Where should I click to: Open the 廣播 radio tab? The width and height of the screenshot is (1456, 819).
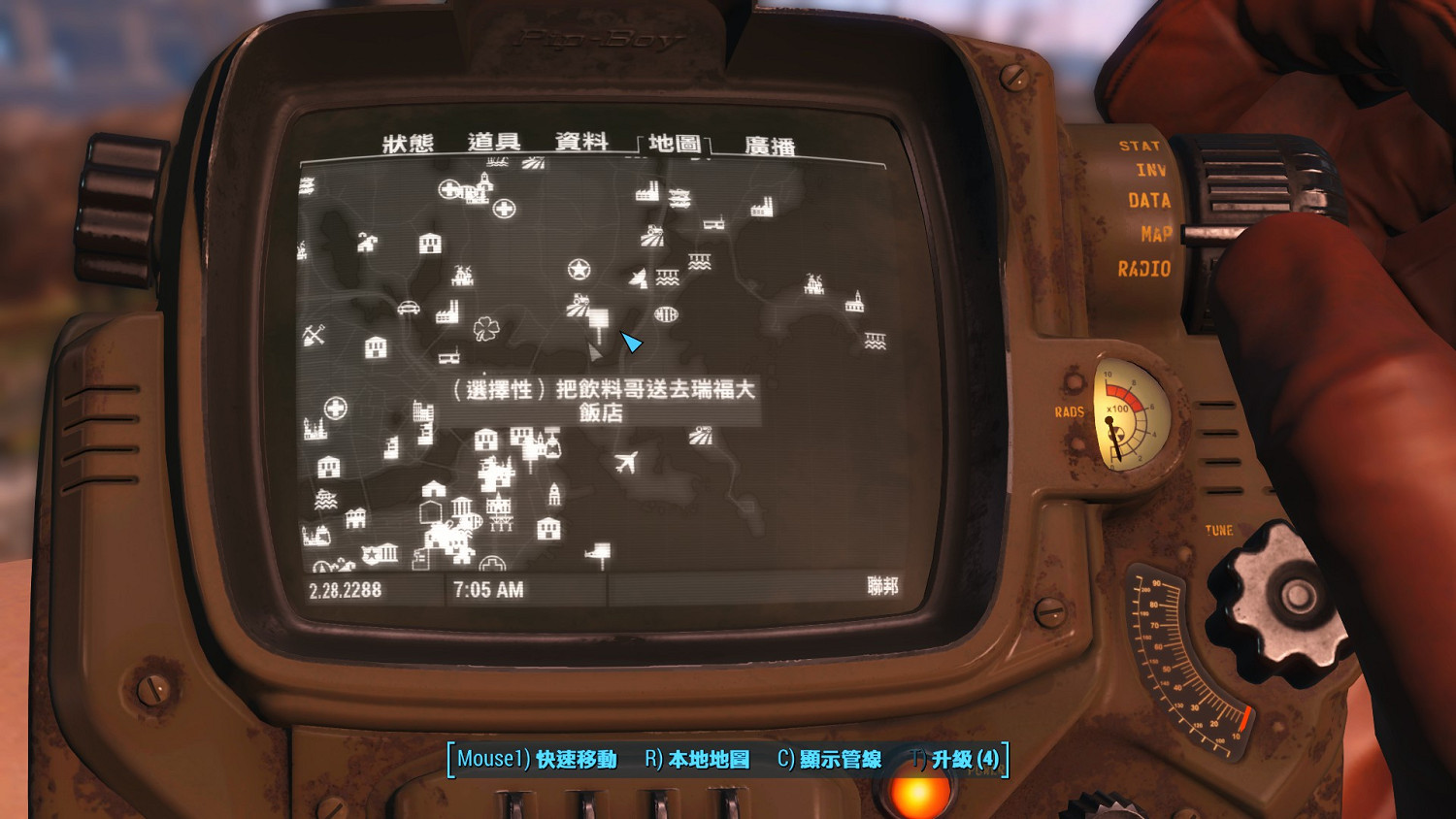768,142
